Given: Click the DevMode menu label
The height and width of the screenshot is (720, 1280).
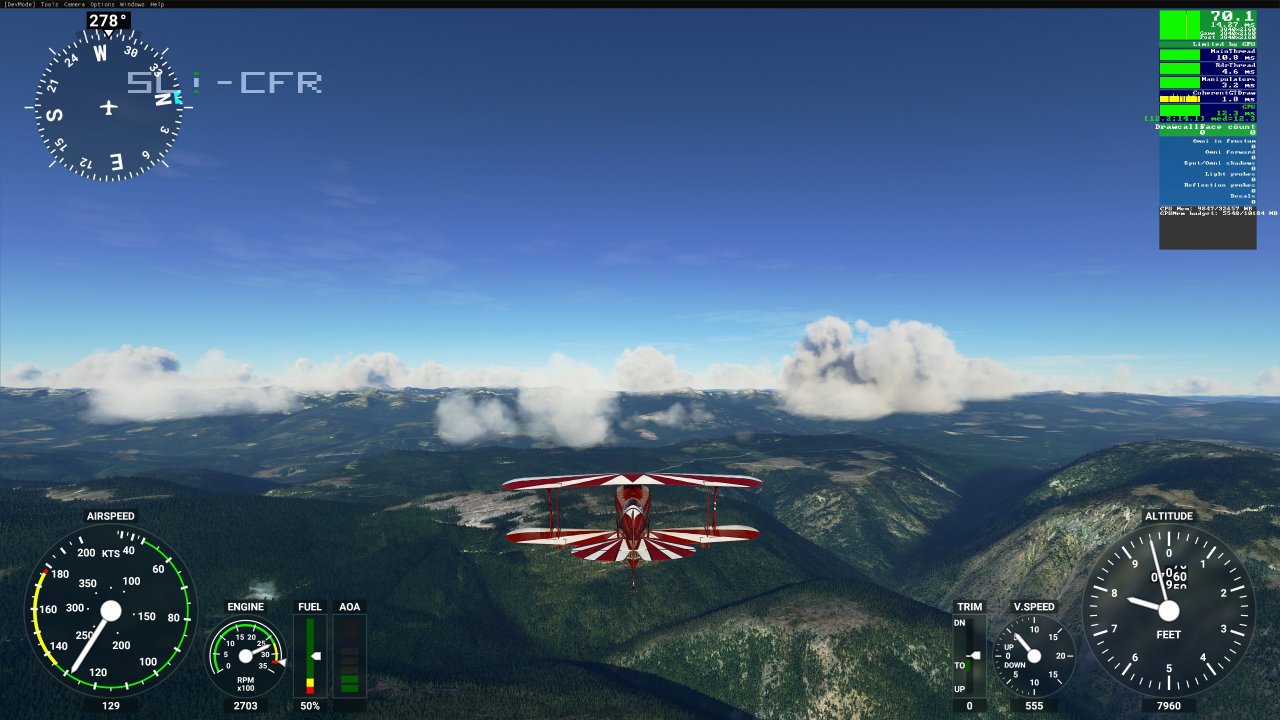Looking at the screenshot, I should pyautogui.click(x=18, y=4).
